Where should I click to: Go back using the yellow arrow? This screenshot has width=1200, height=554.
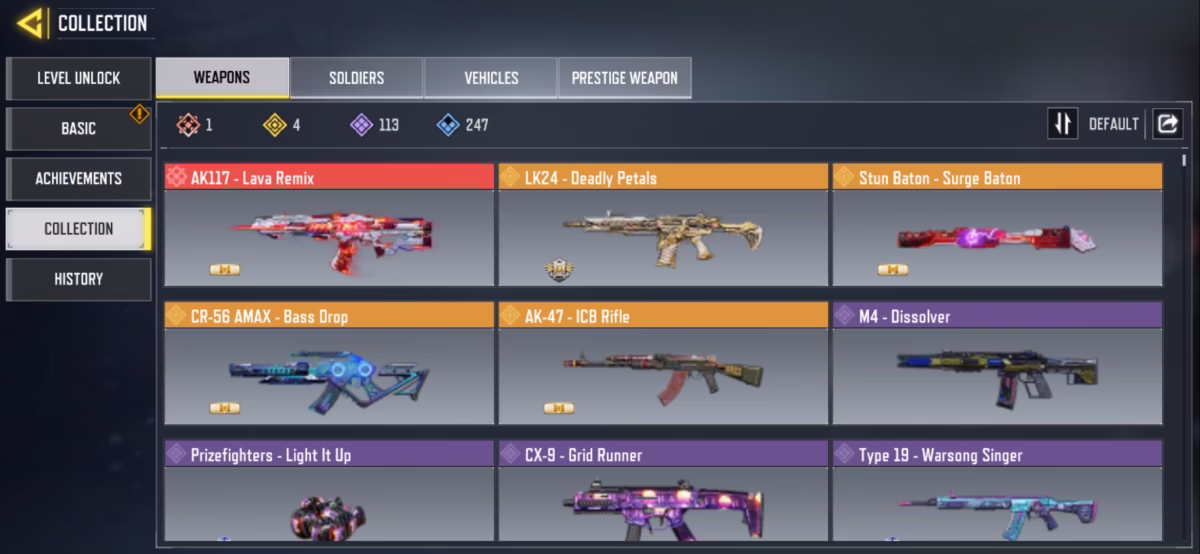coord(30,23)
